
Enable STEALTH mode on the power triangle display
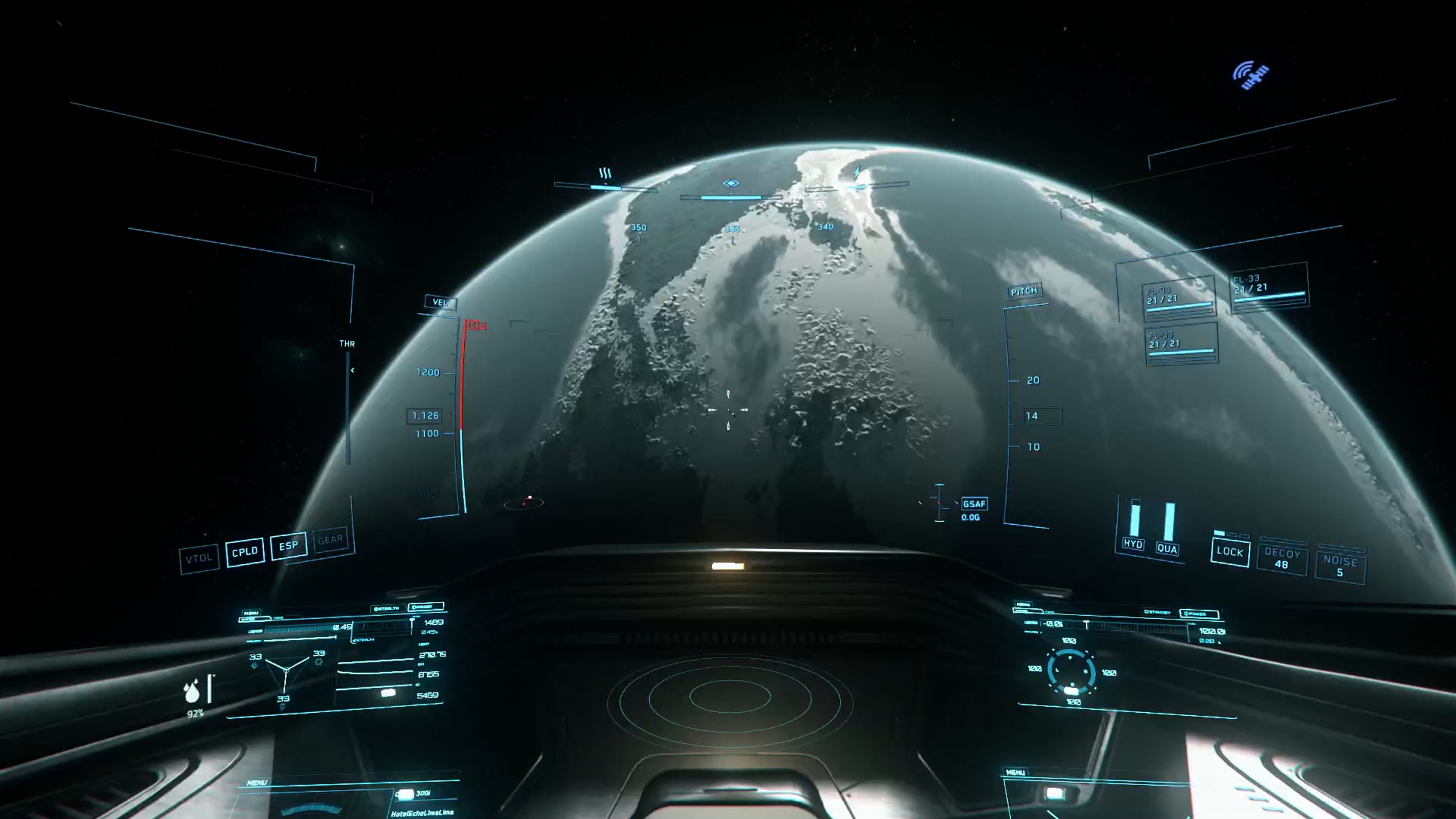[x=386, y=608]
